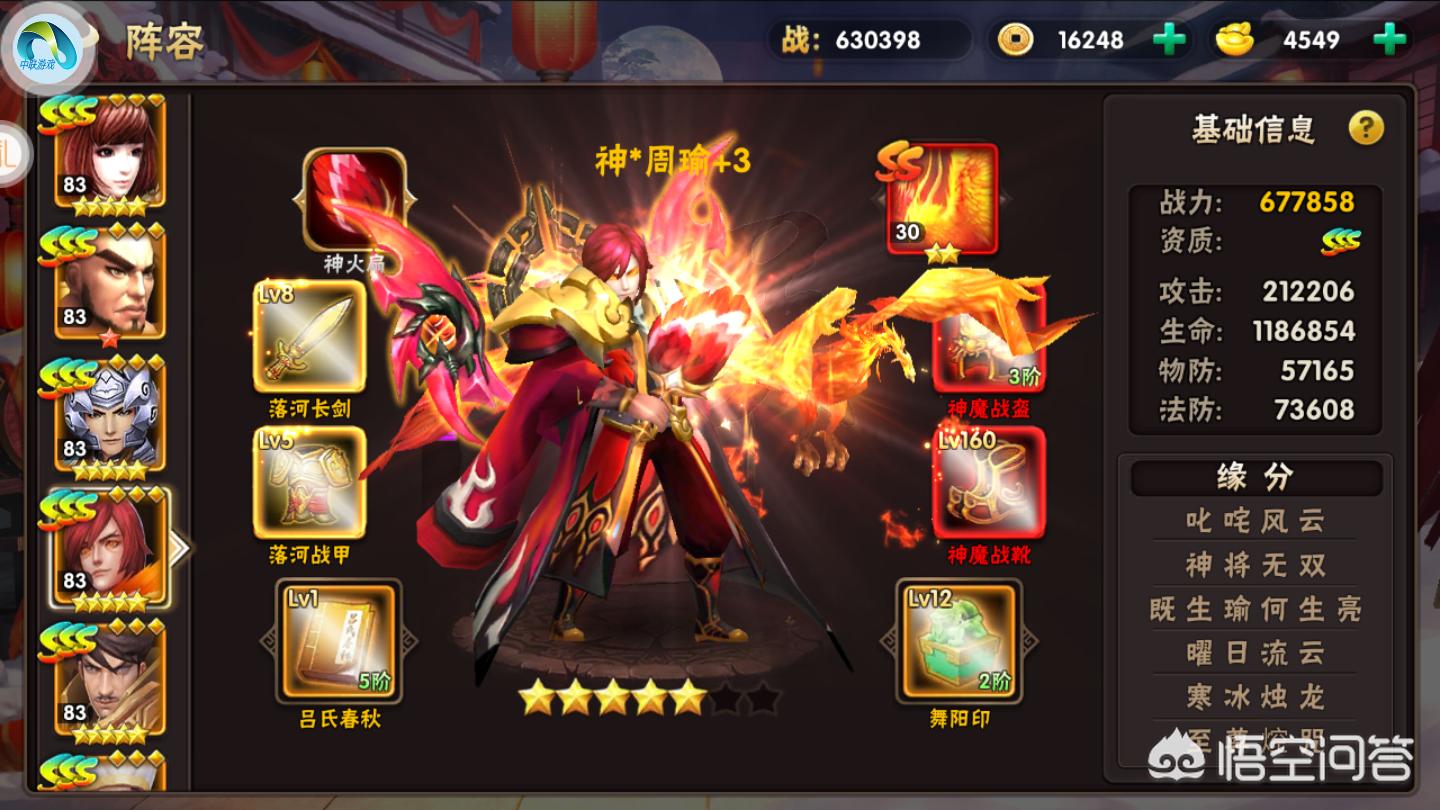Select the 神魔战靴 boots slot

coord(988,484)
